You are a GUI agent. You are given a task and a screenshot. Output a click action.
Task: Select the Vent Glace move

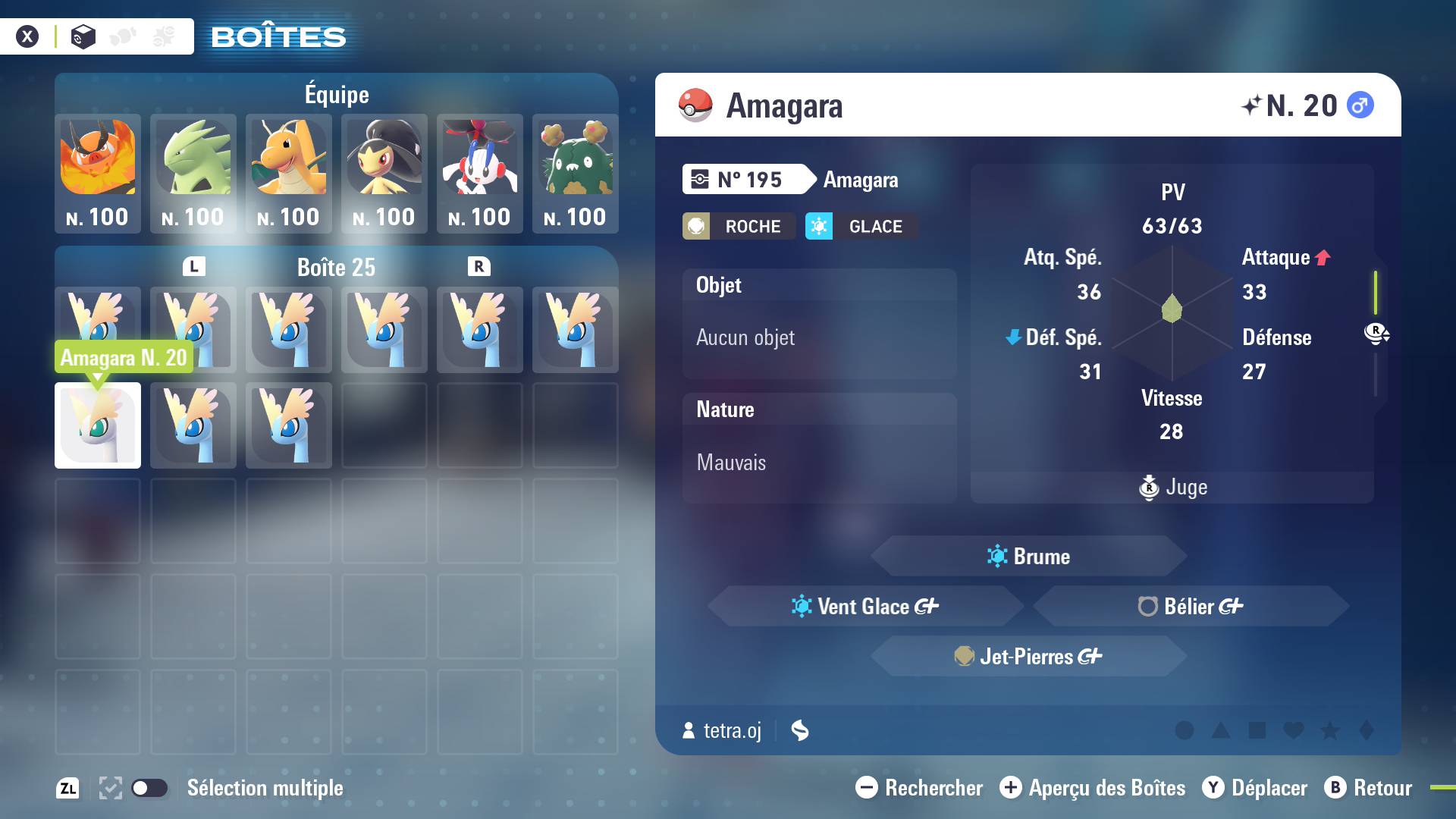(864, 606)
